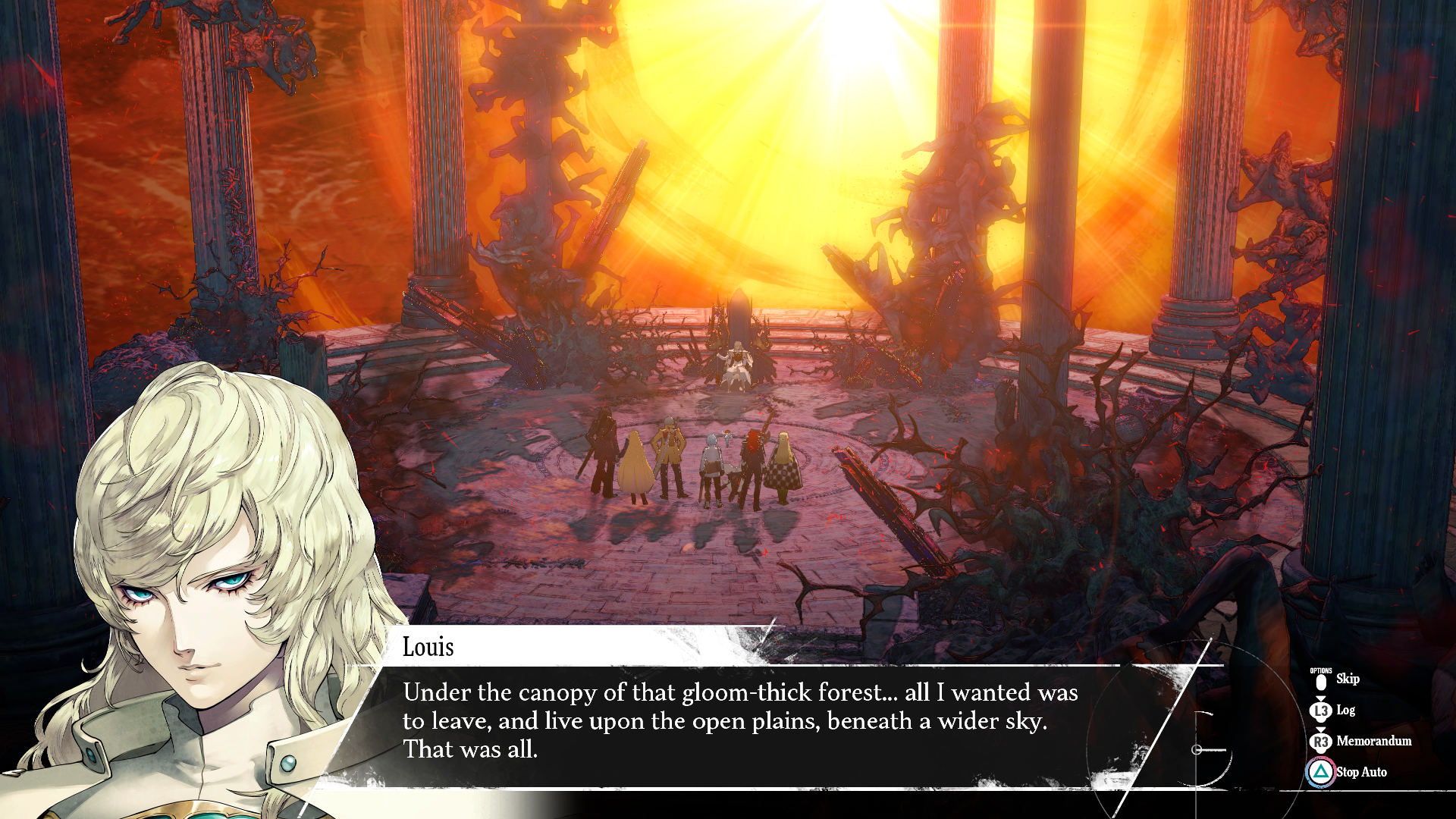Viewport: 1456px width, 819px height.
Task: Skip the cutscene dialogue
Action: pyautogui.click(x=1346, y=679)
